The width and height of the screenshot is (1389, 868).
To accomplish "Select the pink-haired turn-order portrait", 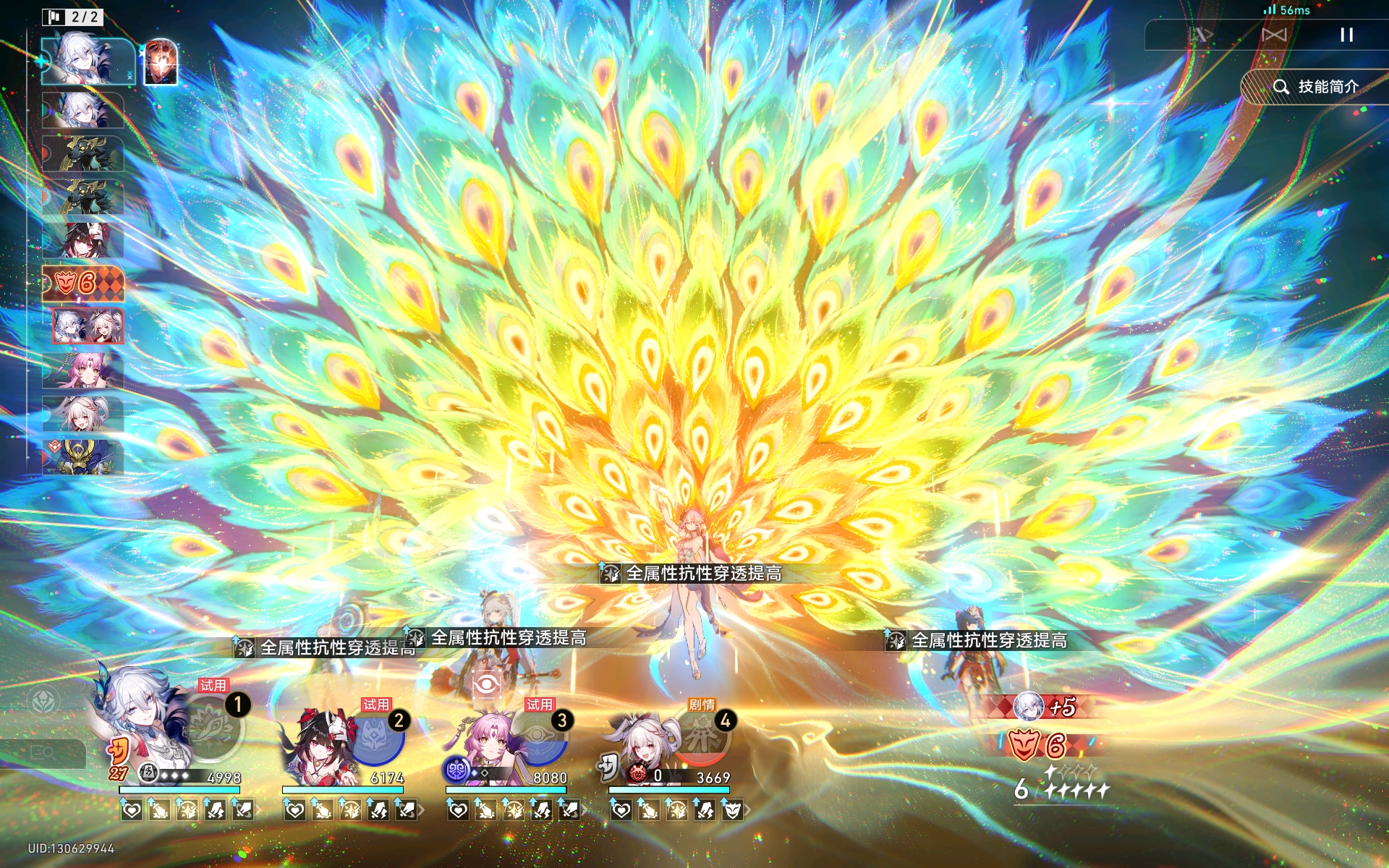I will pyautogui.click(x=83, y=370).
